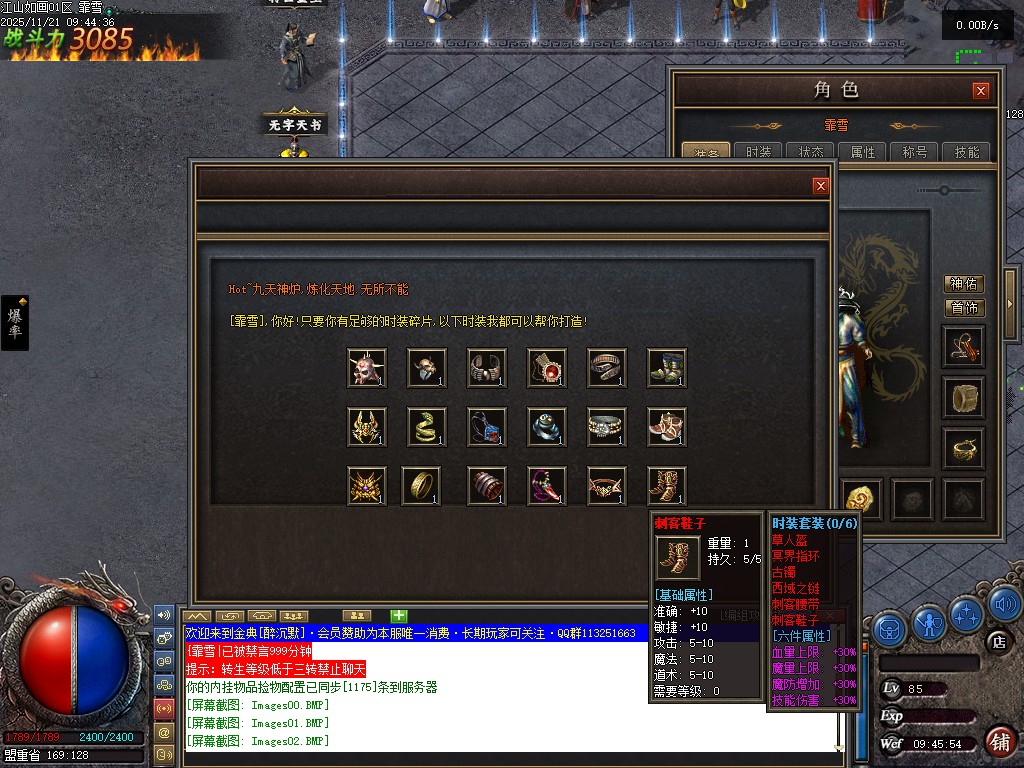Select the green snake bracelet item

tap(427, 426)
